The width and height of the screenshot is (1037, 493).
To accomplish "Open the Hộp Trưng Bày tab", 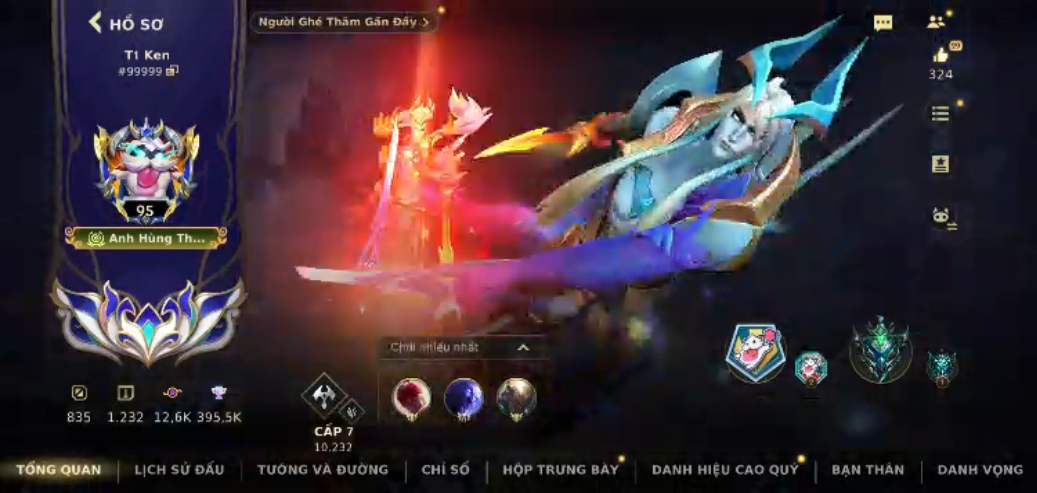I will (x=560, y=470).
